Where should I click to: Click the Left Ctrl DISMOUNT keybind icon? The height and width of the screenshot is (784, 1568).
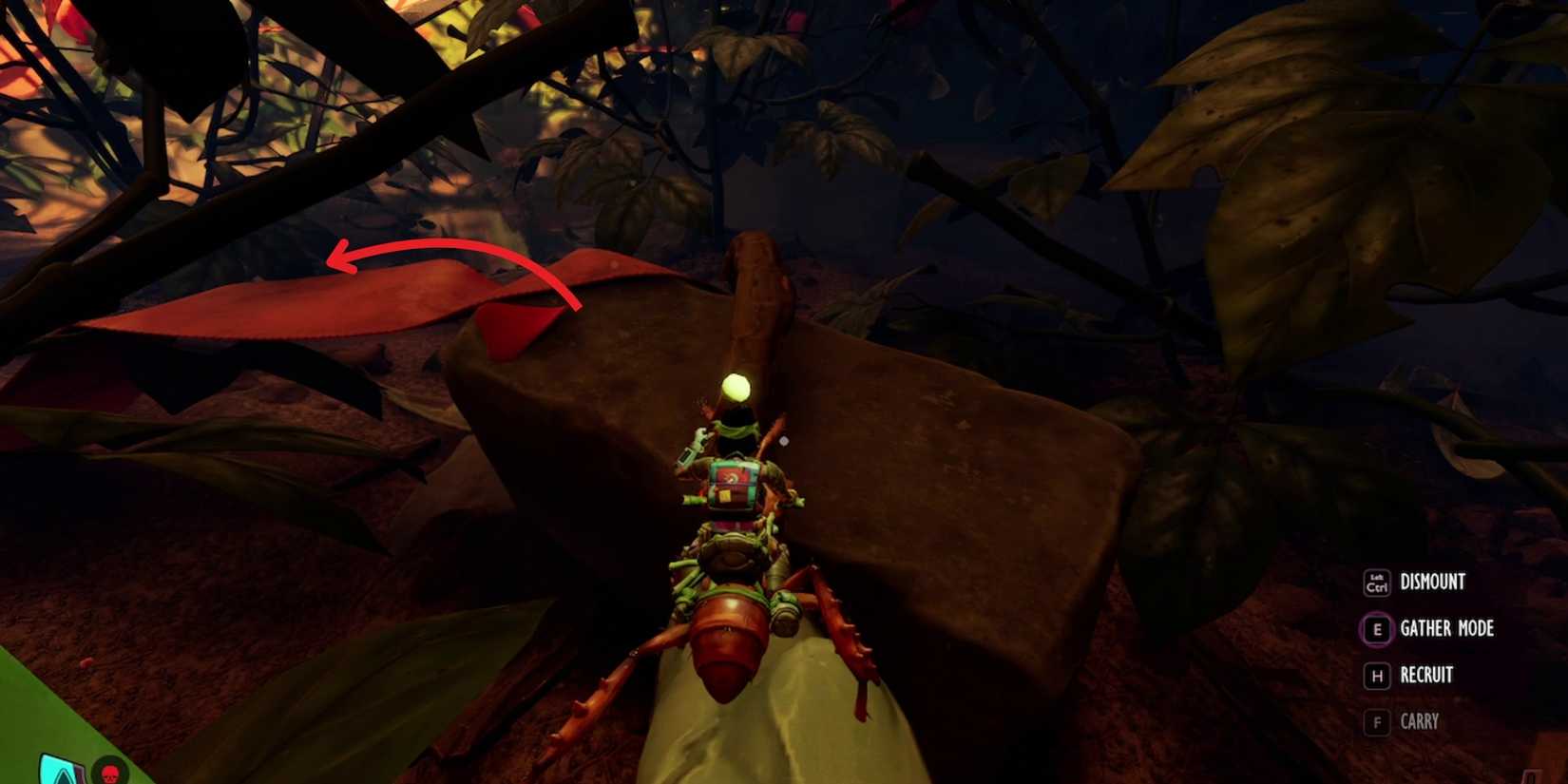[1378, 582]
